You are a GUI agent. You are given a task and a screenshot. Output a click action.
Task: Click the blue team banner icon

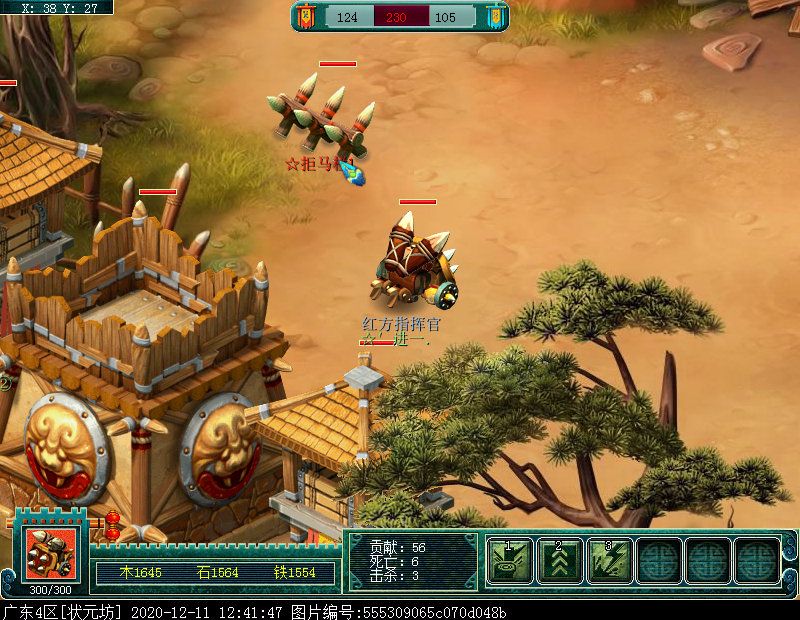tap(494, 17)
